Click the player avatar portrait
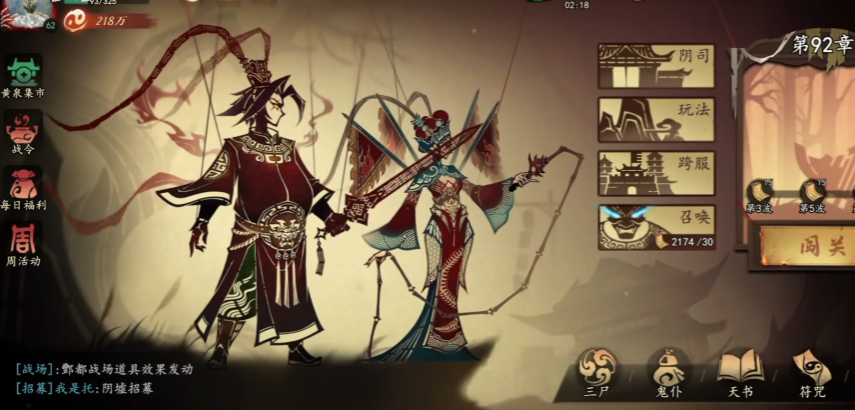The height and width of the screenshot is (410, 855). tap(26, 13)
